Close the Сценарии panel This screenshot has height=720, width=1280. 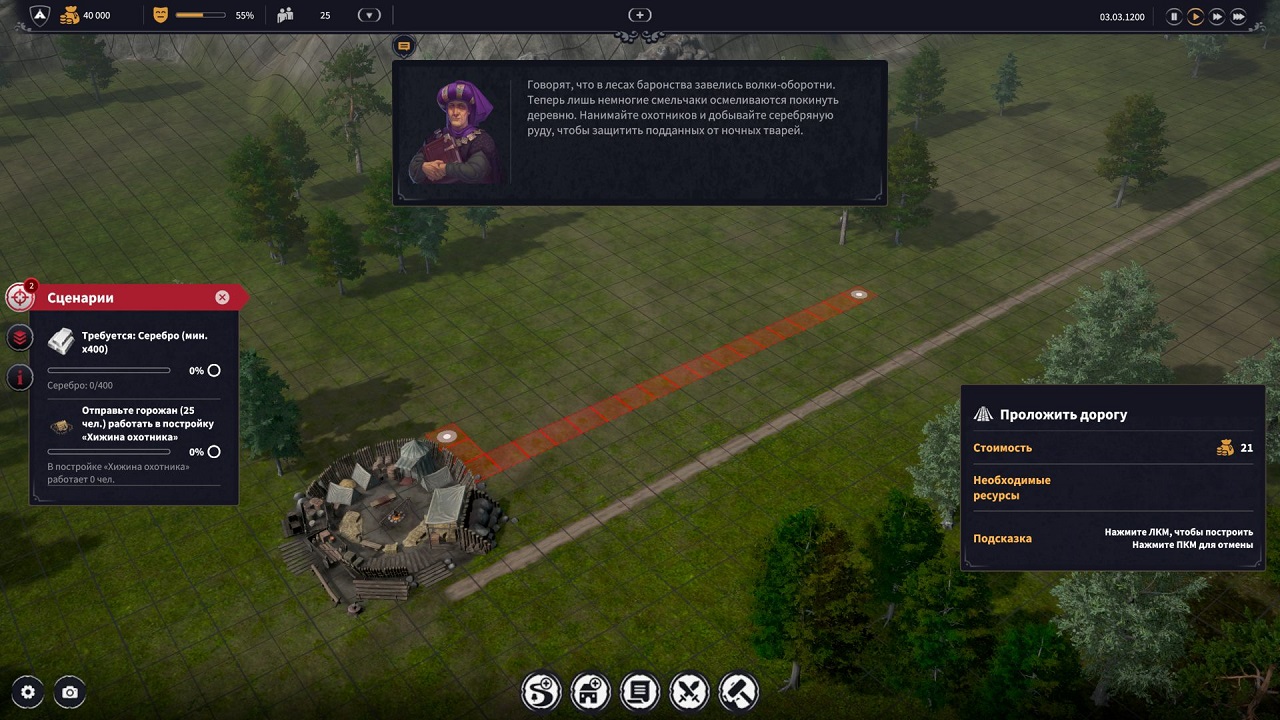coord(222,297)
